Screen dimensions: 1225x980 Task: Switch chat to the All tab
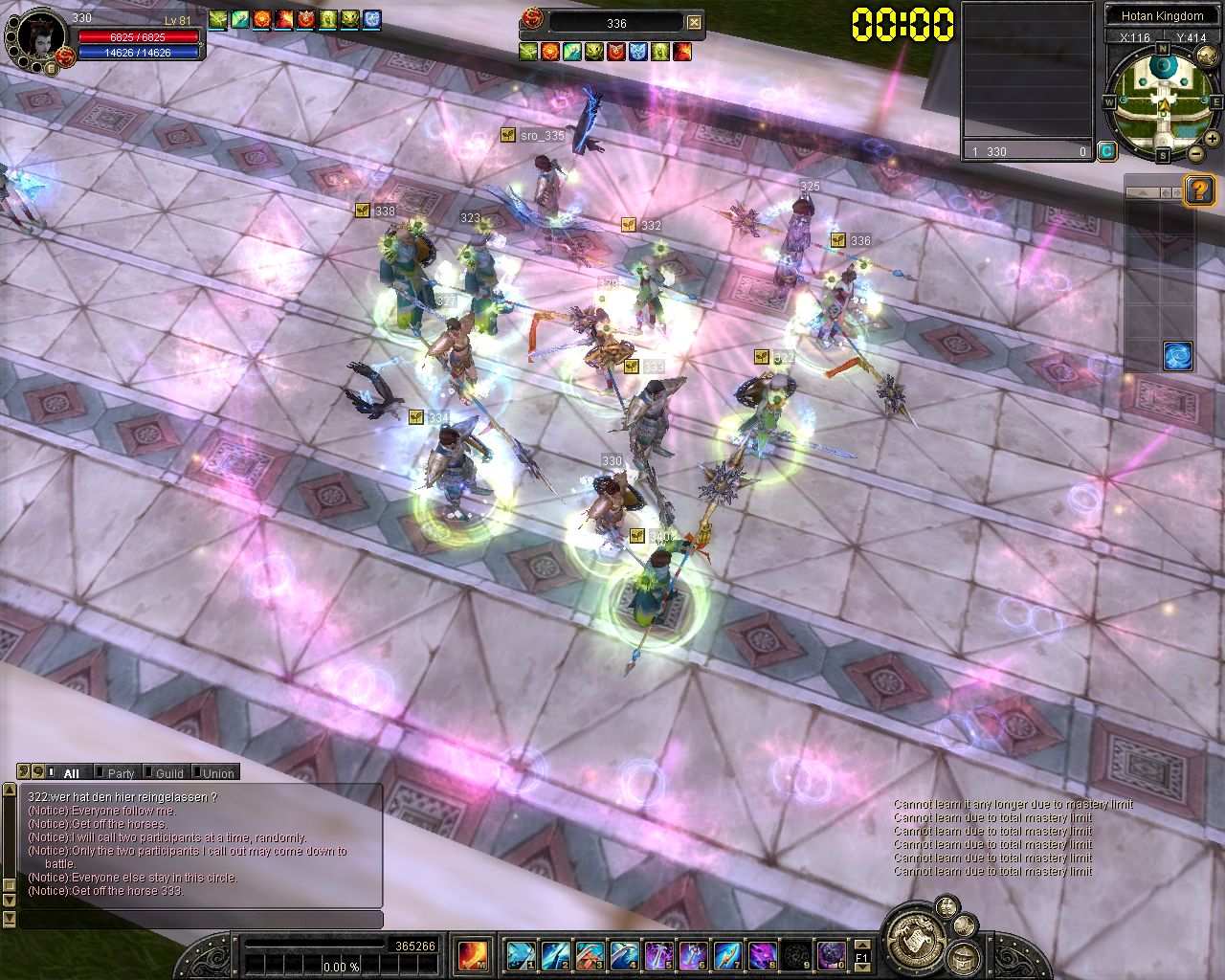point(71,773)
